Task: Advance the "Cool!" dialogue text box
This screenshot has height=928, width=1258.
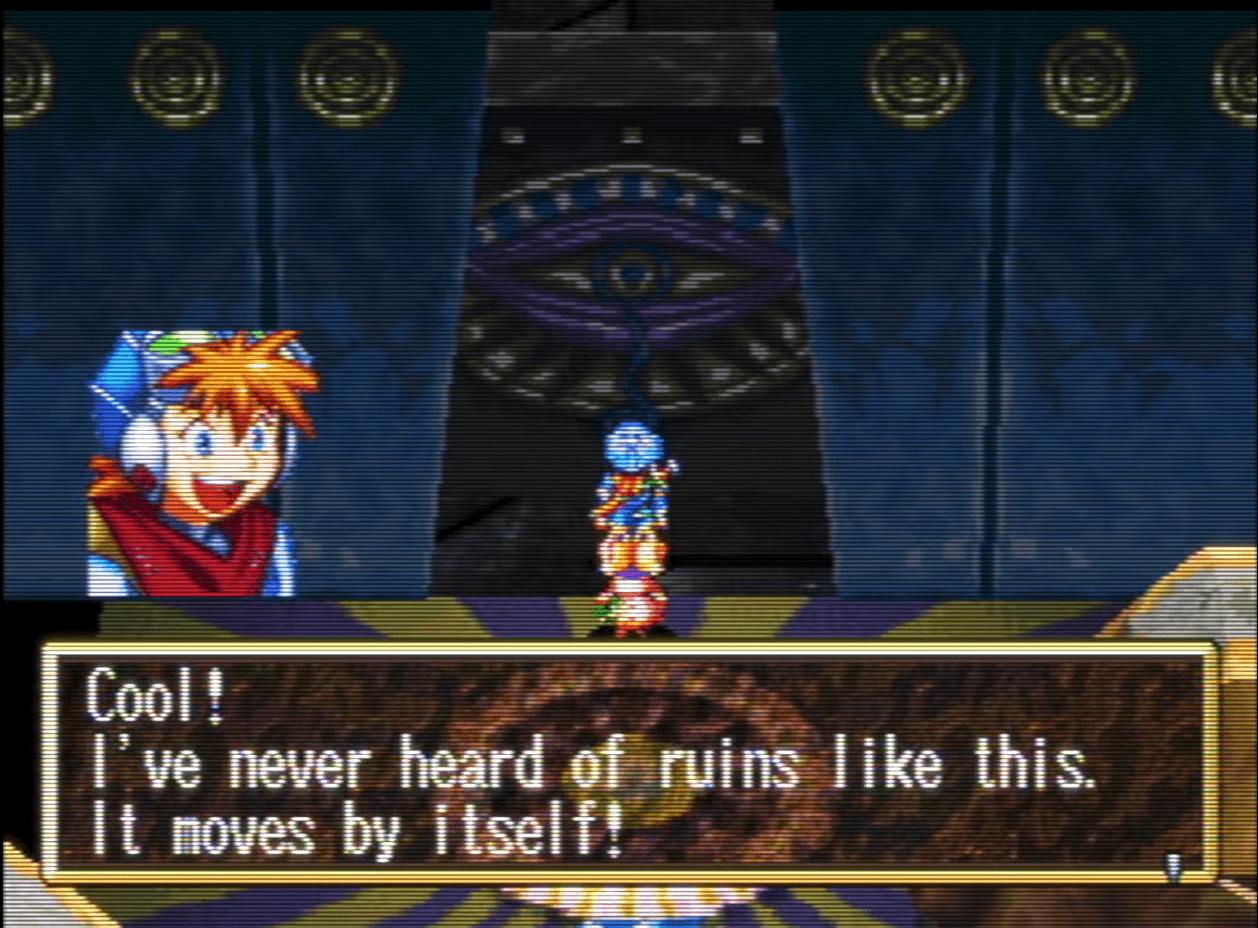Action: (x=628, y=764)
